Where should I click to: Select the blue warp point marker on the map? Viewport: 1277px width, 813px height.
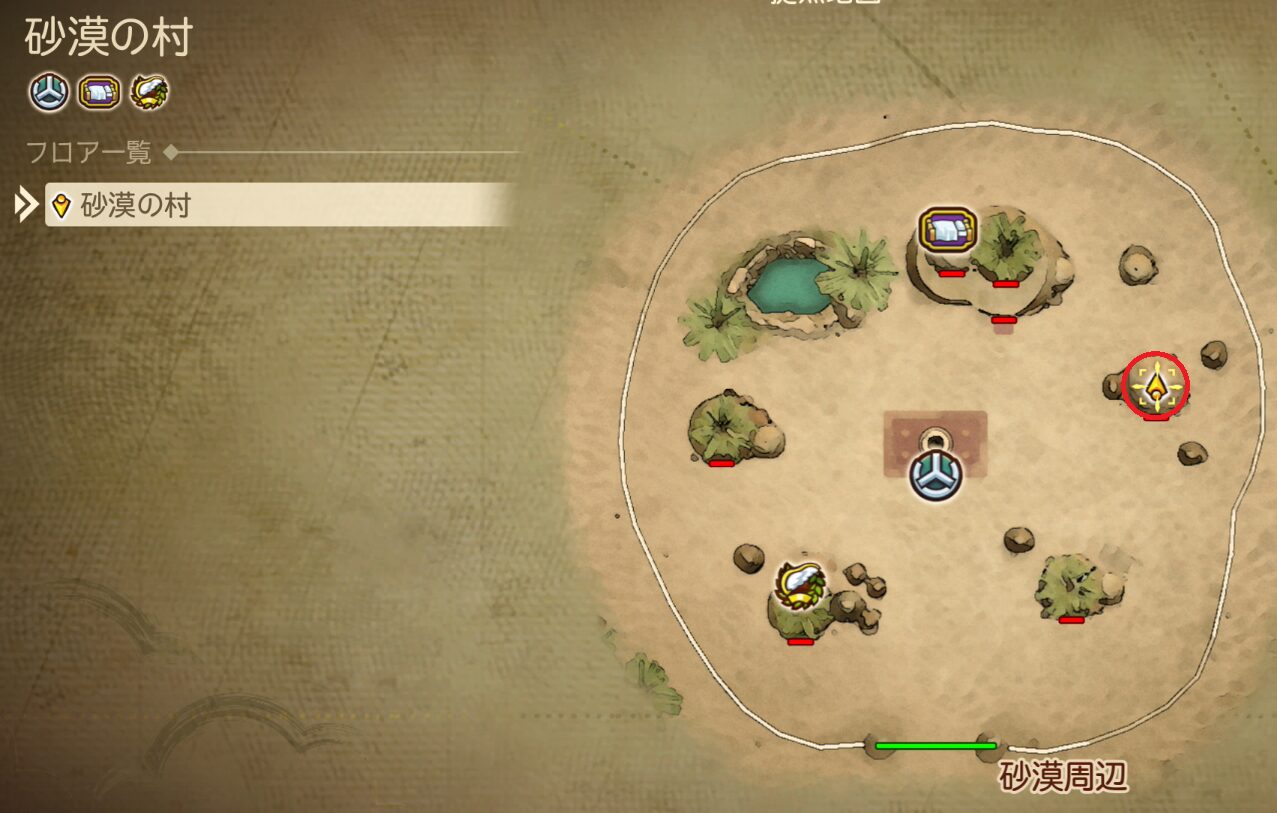[x=935, y=474]
